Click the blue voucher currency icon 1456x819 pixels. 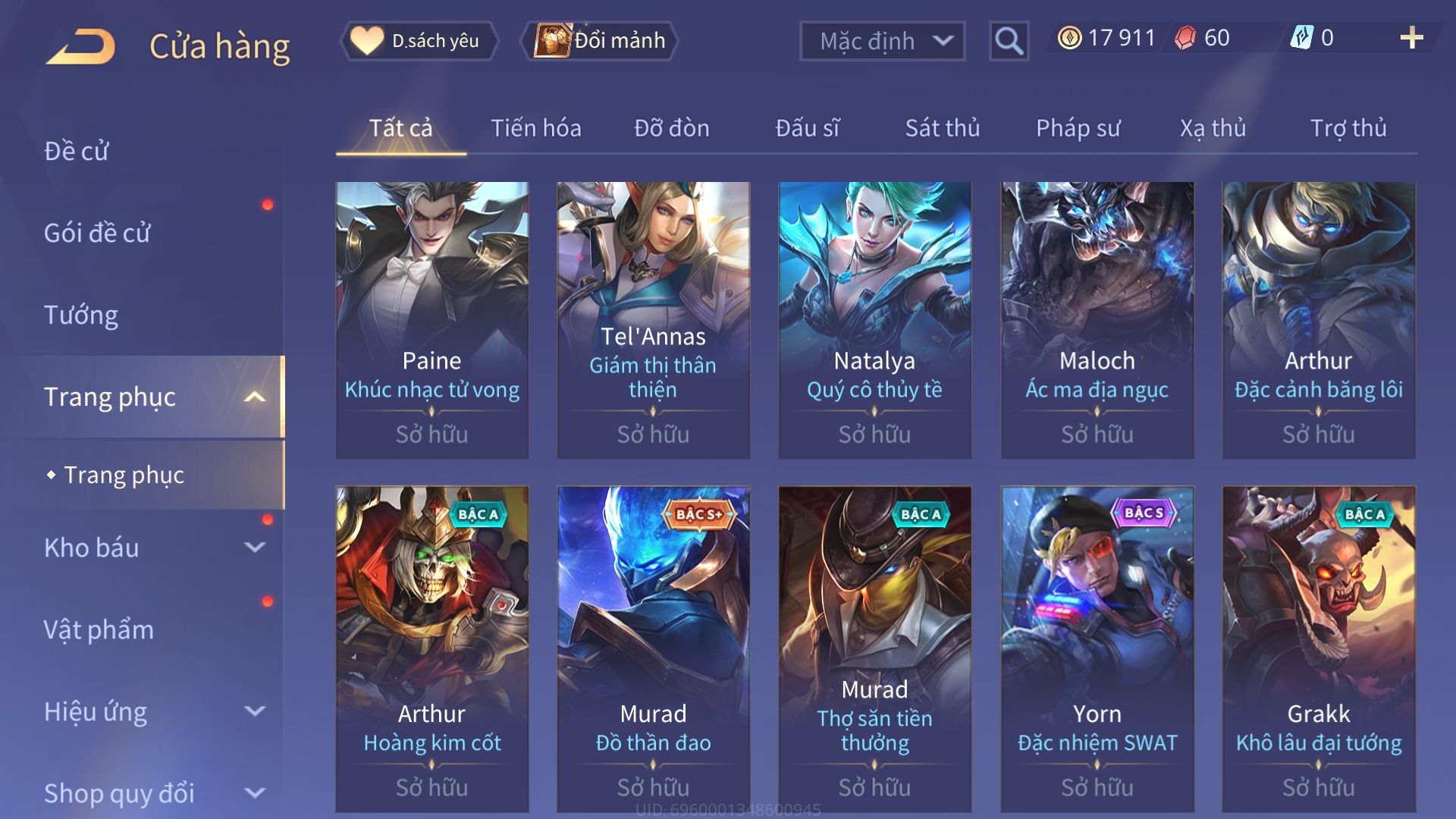tap(1302, 36)
